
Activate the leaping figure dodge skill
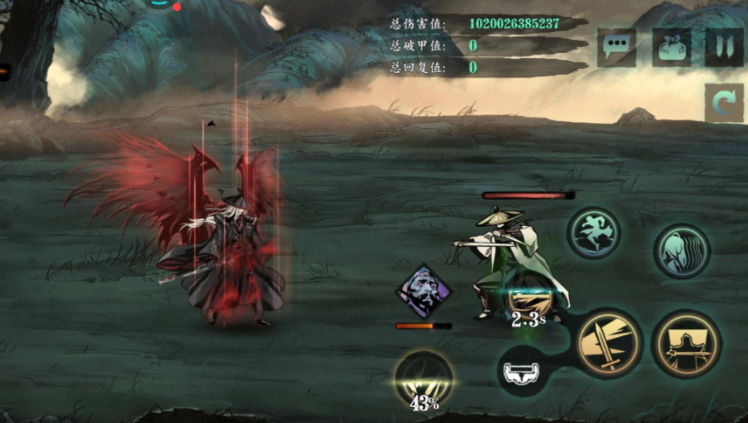596,233
